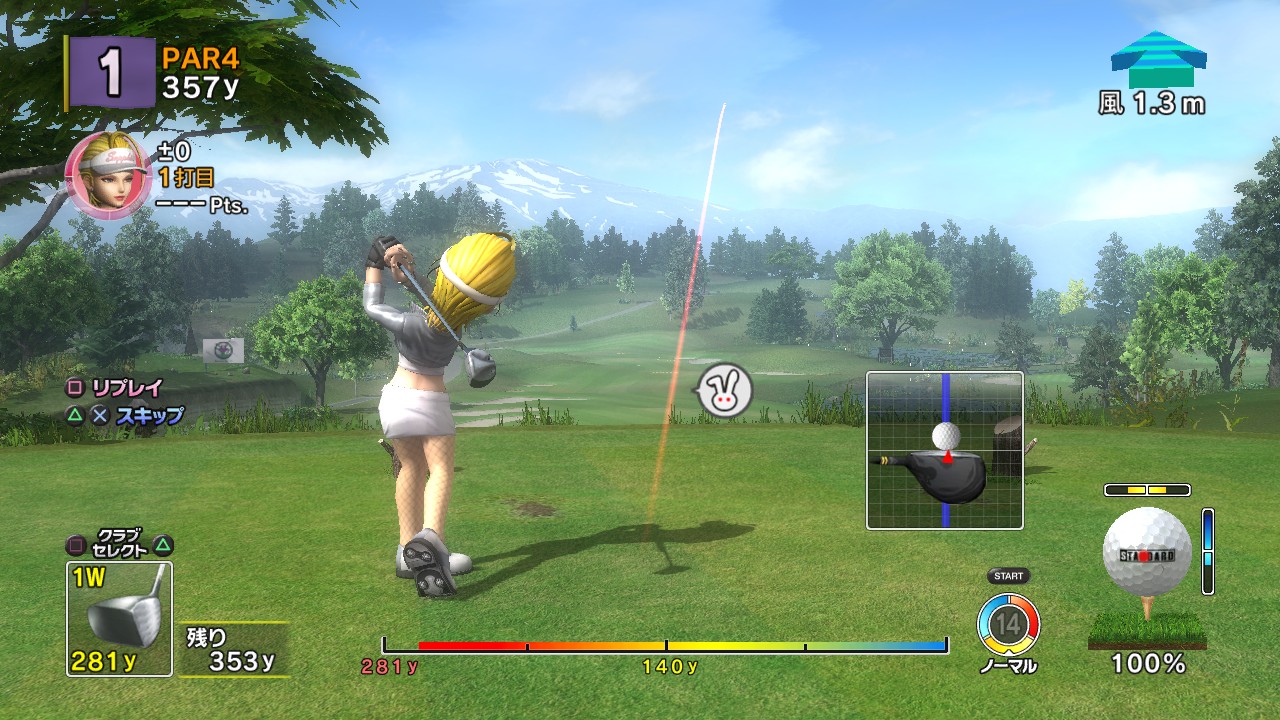Click the wind direction arrow indicator
Image resolution: width=1280 pixels, height=720 pixels.
tap(1157, 60)
